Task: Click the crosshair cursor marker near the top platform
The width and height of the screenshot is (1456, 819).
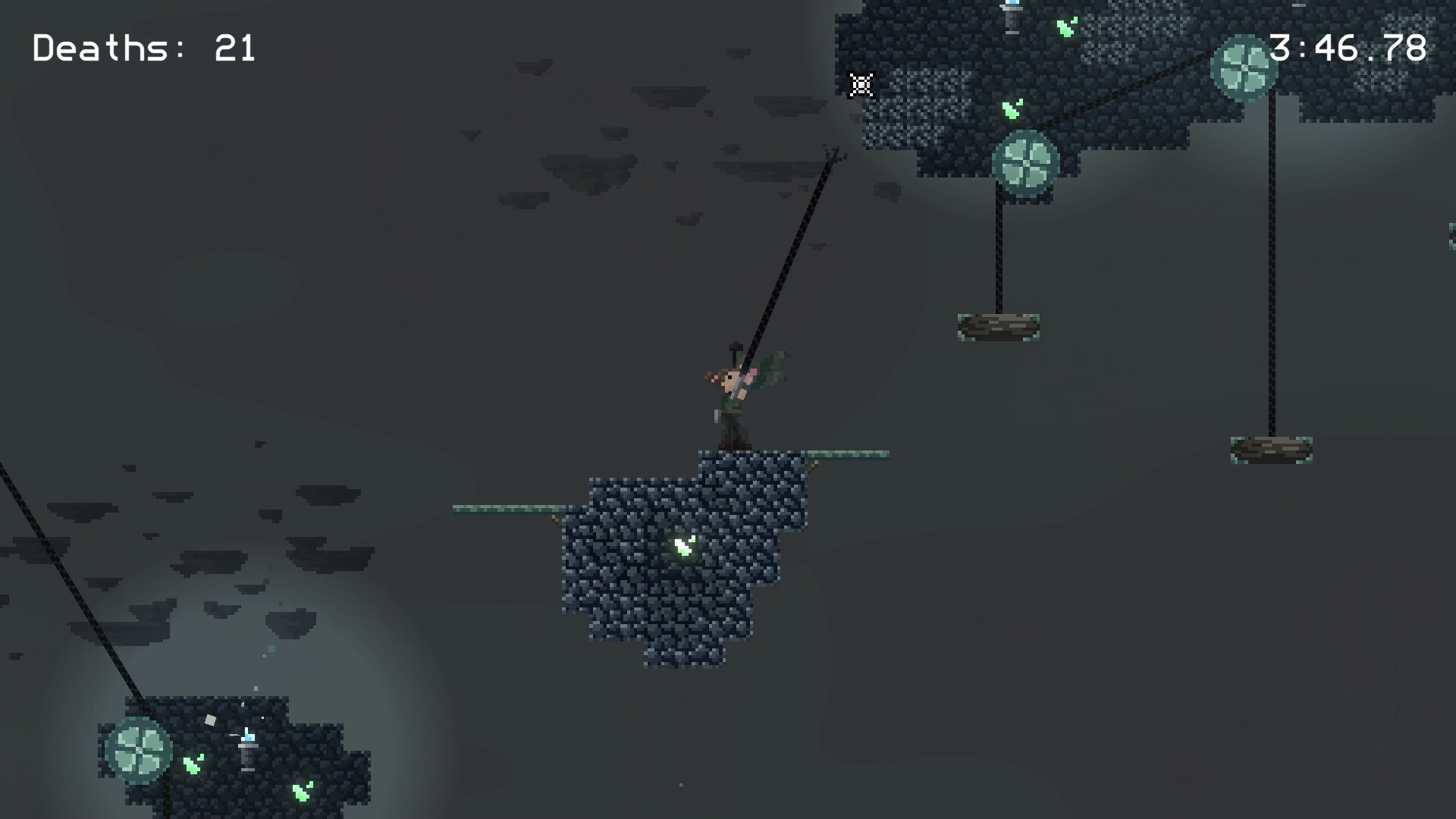Action: pos(860,85)
